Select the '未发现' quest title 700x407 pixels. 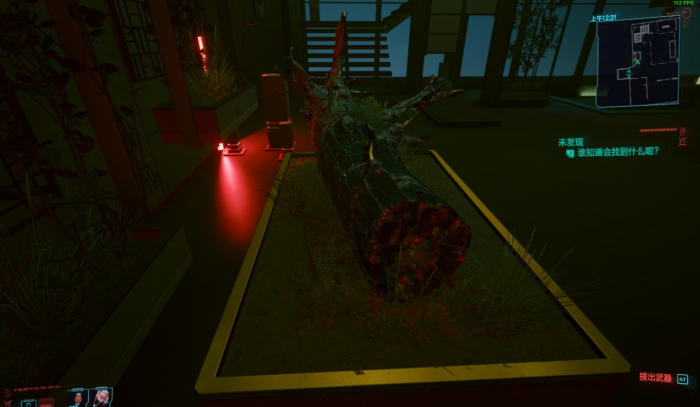pos(569,142)
